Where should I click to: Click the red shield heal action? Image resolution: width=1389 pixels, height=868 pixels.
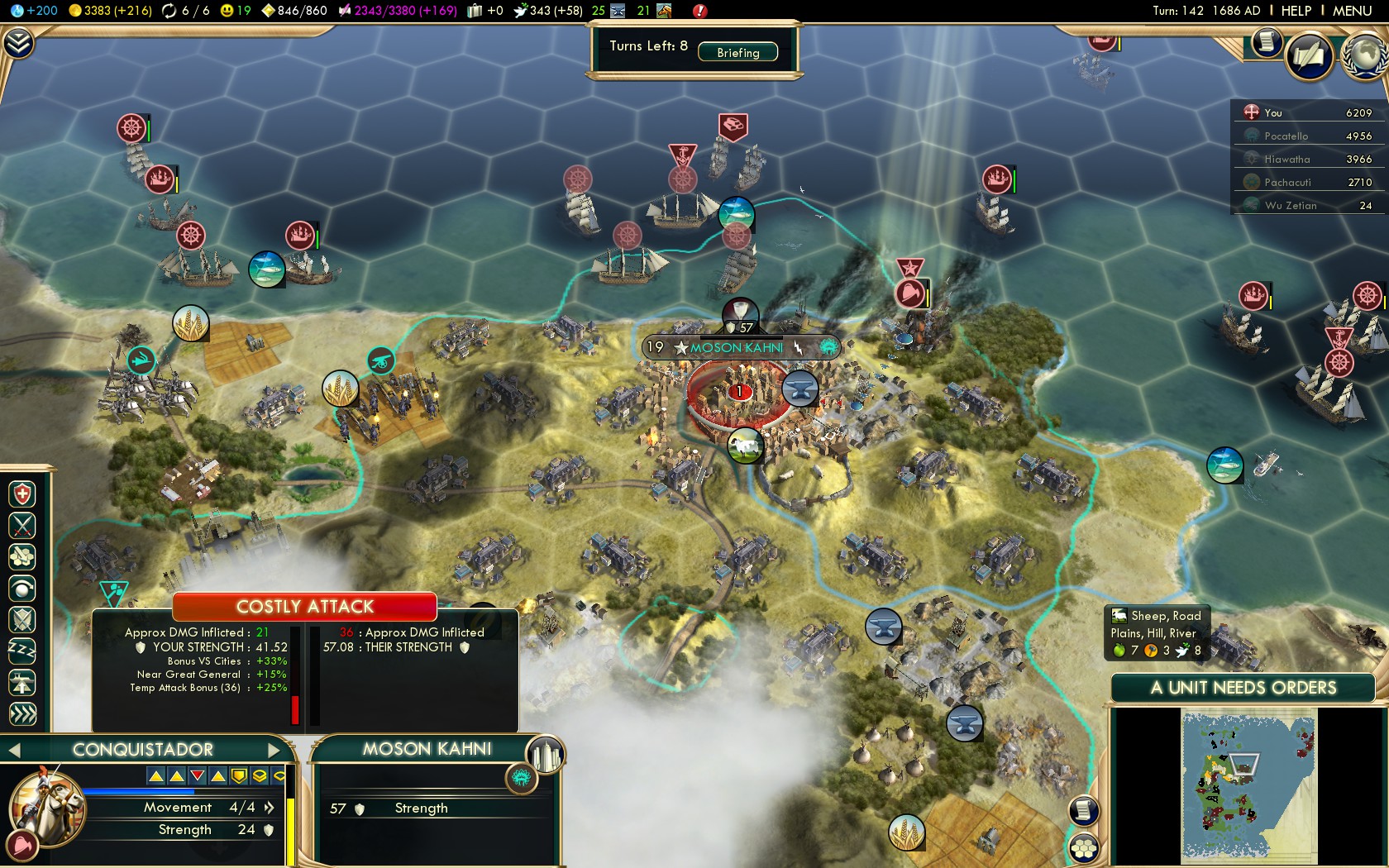click(x=22, y=494)
